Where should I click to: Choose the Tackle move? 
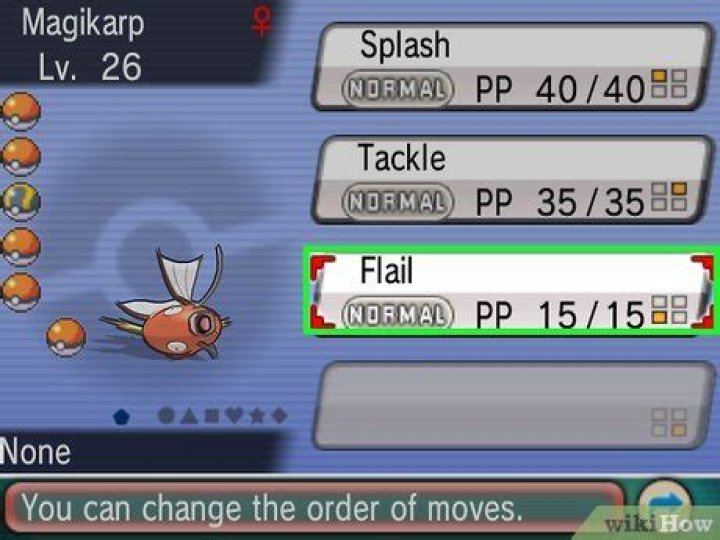click(x=510, y=180)
